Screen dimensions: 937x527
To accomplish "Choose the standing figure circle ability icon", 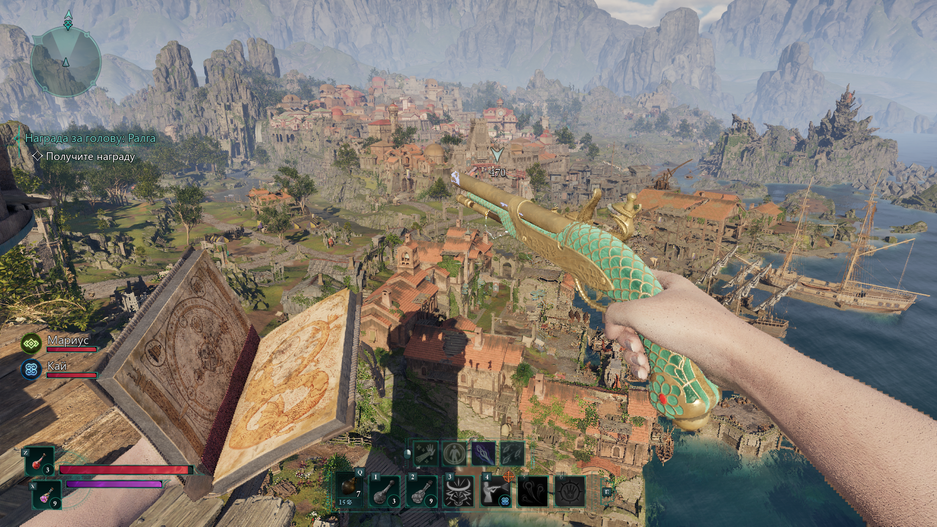I will click(x=454, y=454).
